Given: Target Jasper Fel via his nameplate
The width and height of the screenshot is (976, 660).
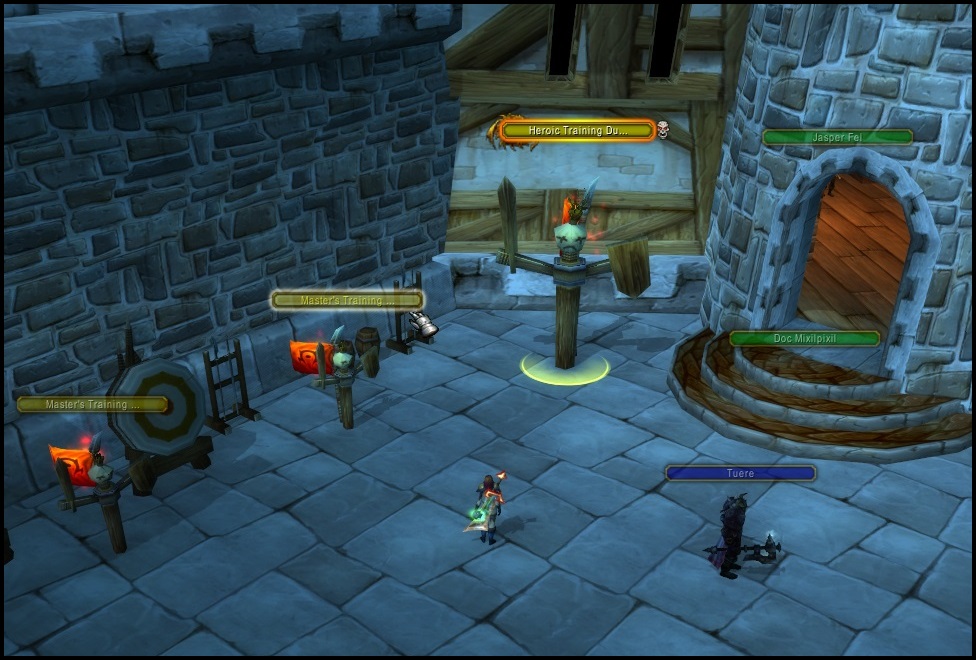Looking at the screenshot, I should 837,138.
